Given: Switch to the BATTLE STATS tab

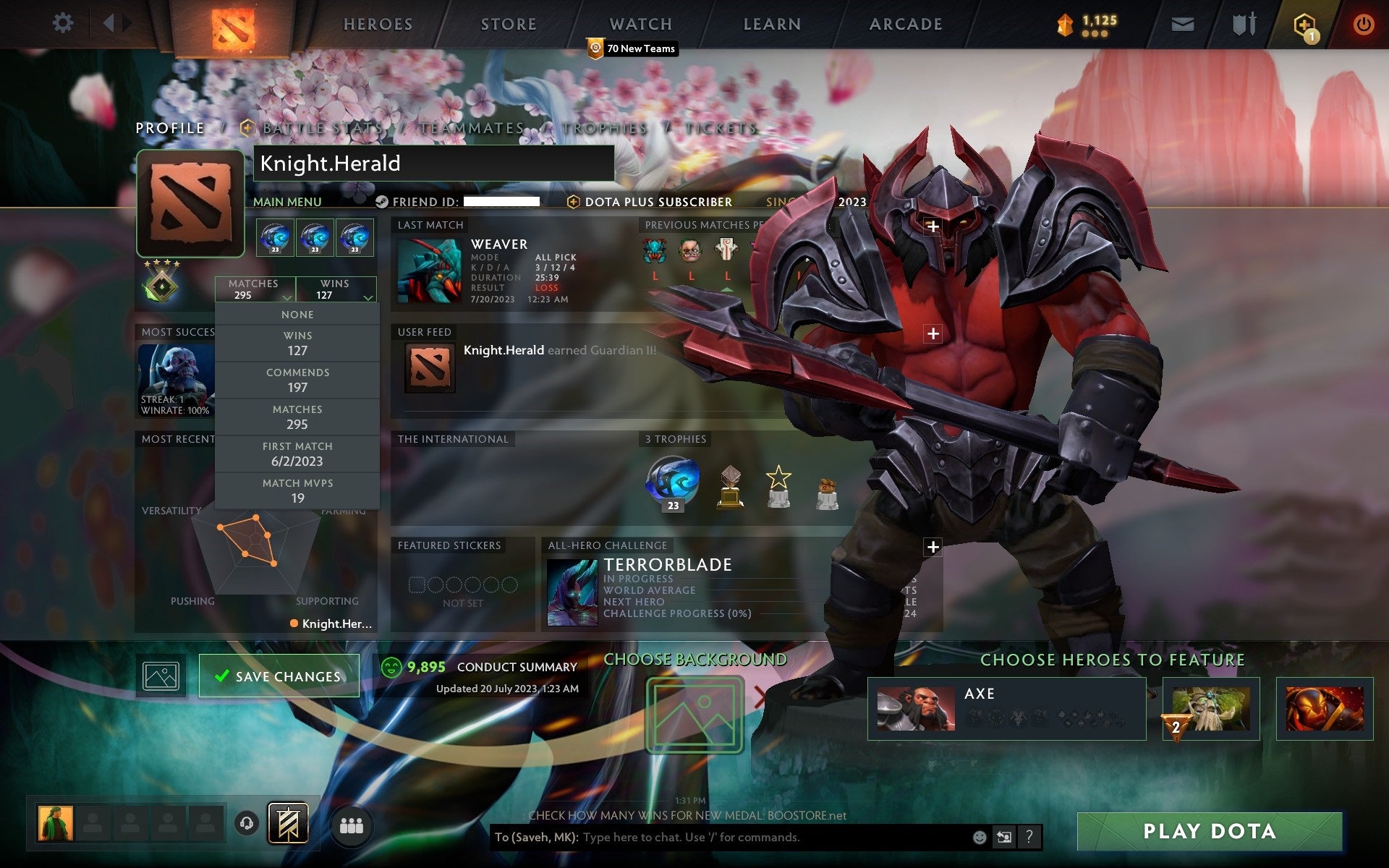Looking at the screenshot, I should (x=320, y=127).
